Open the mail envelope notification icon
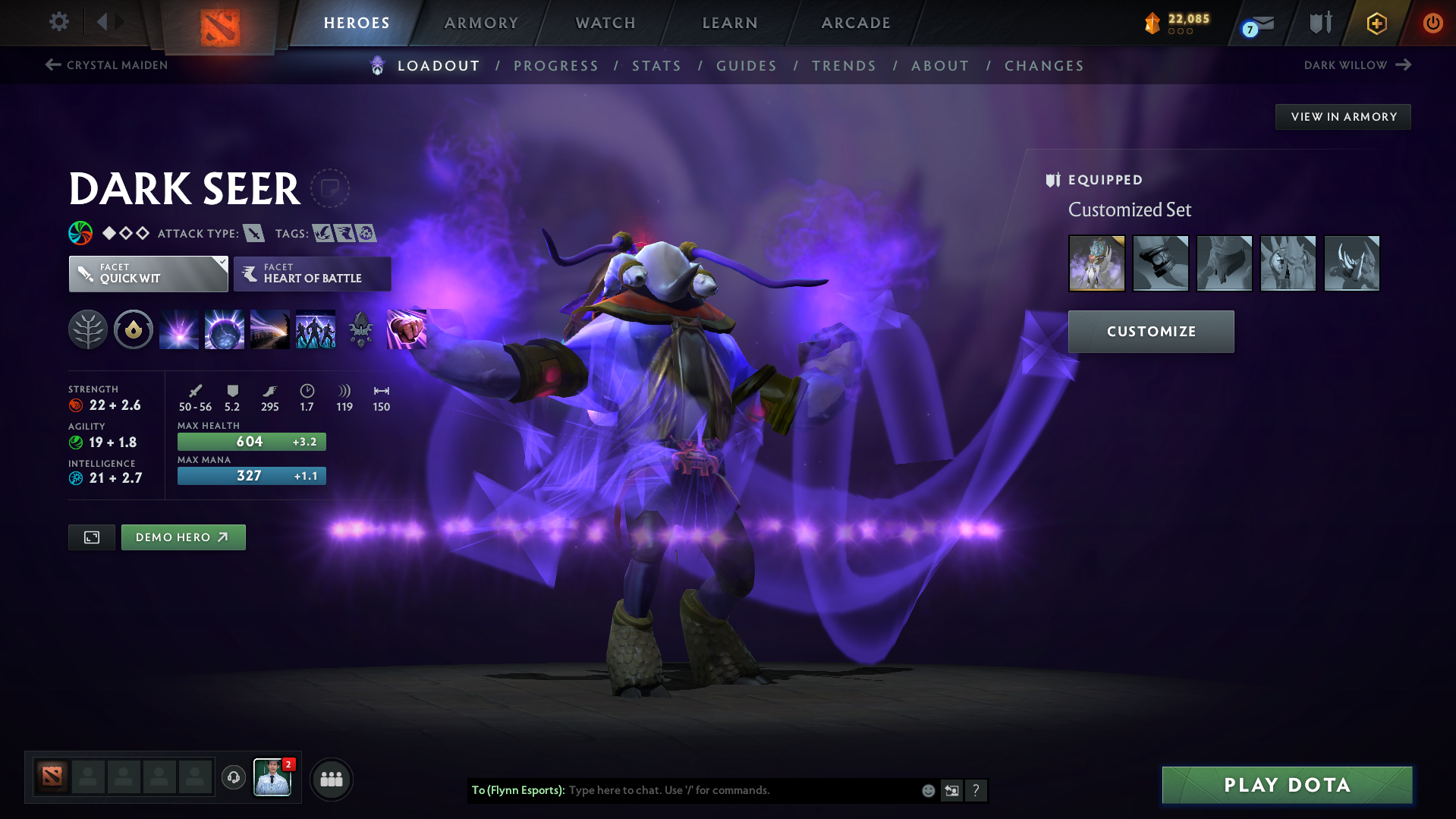1456x819 pixels. click(1258, 23)
